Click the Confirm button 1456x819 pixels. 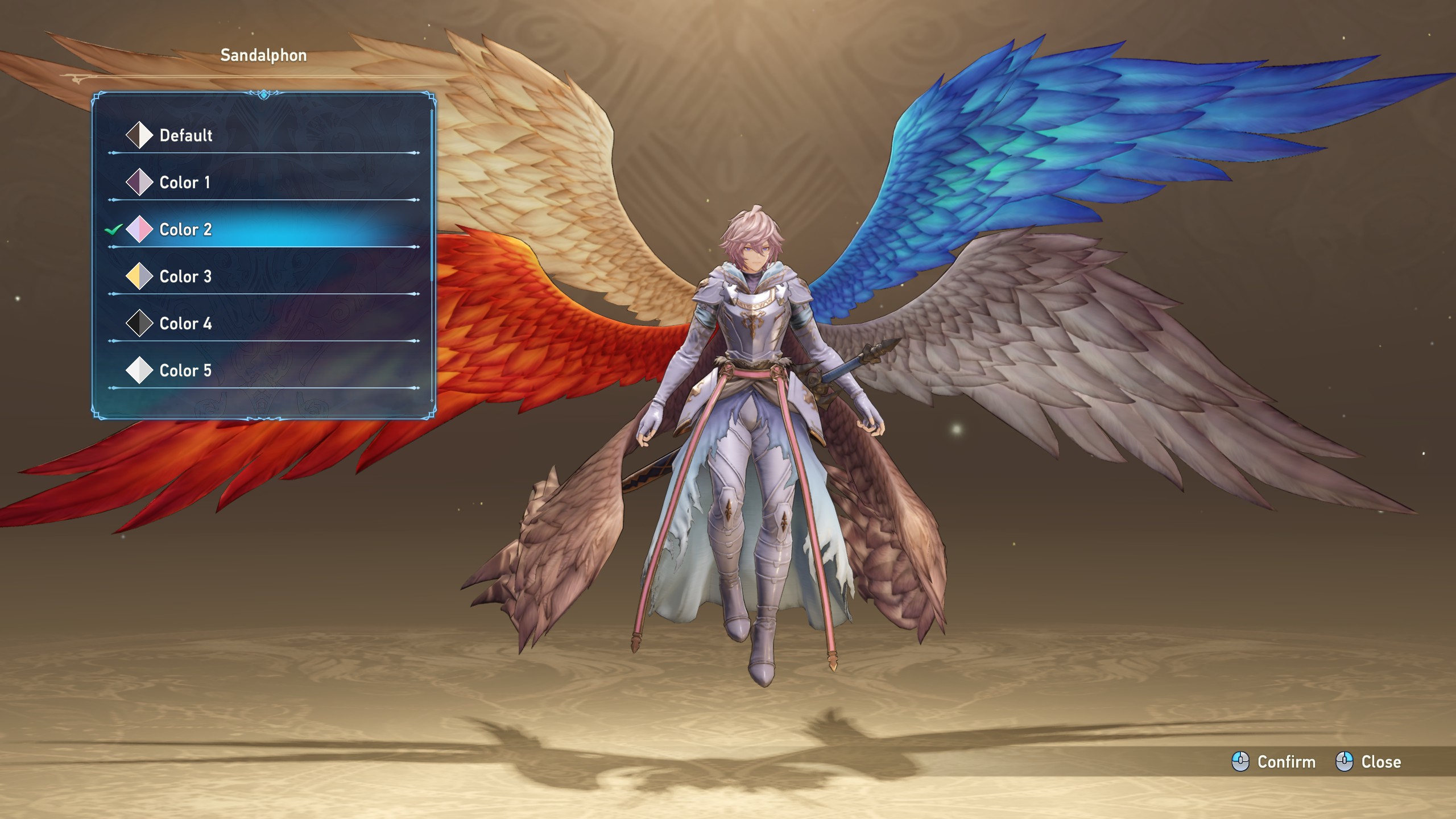[1274, 762]
